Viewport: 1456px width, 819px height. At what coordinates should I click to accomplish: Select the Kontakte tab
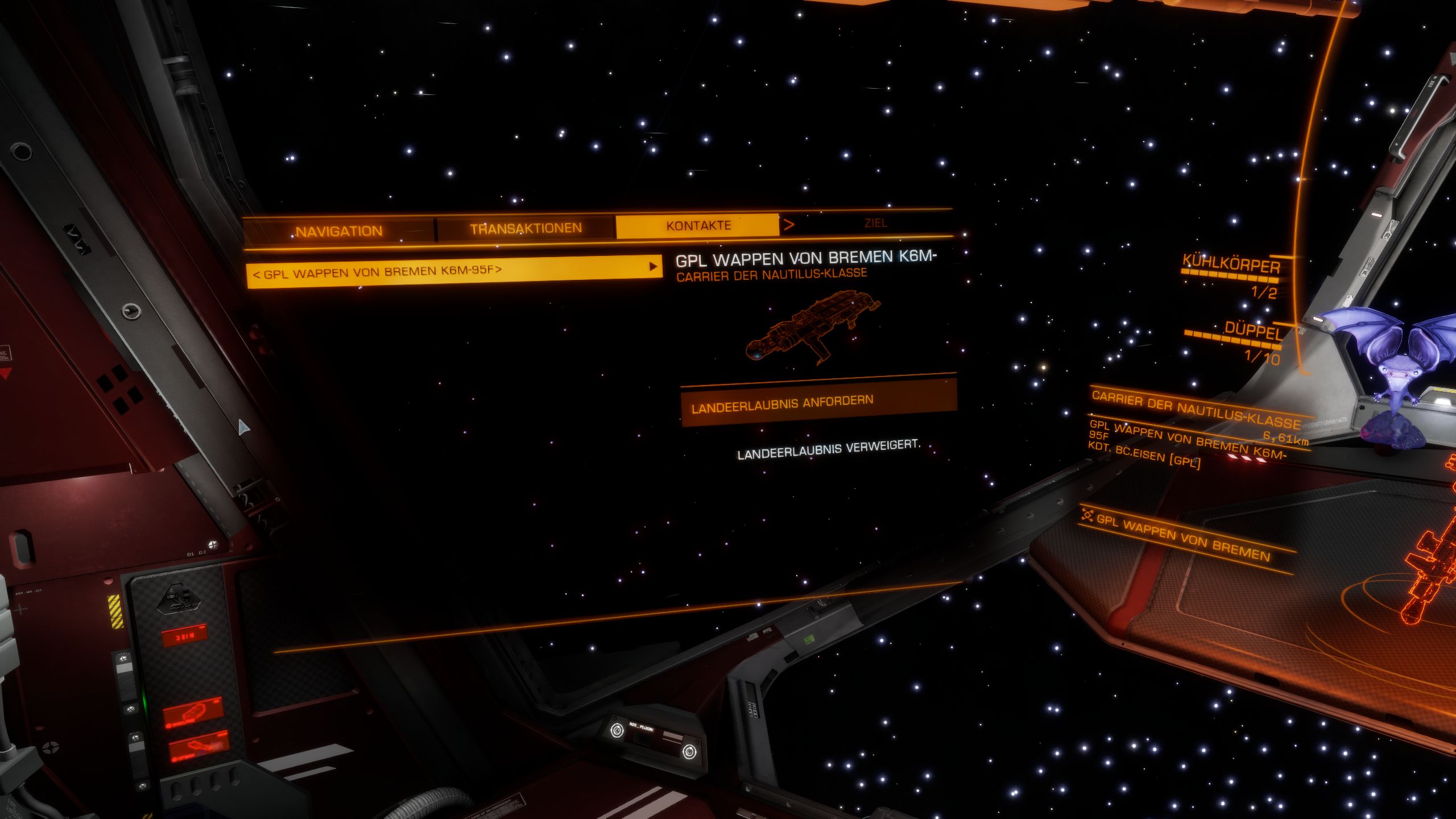coord(698,226)
